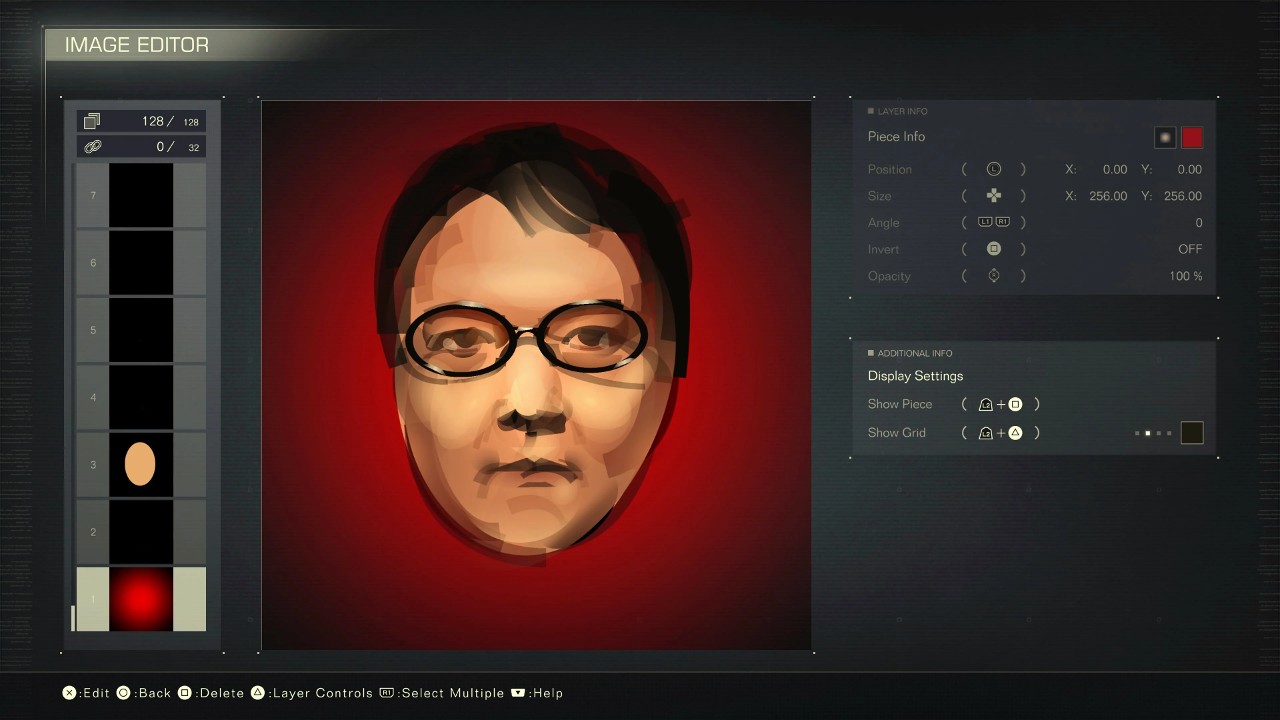1280x720 pixels.
Task: Click the L1/R1 icon for Angle
Action: click(993, 222)
